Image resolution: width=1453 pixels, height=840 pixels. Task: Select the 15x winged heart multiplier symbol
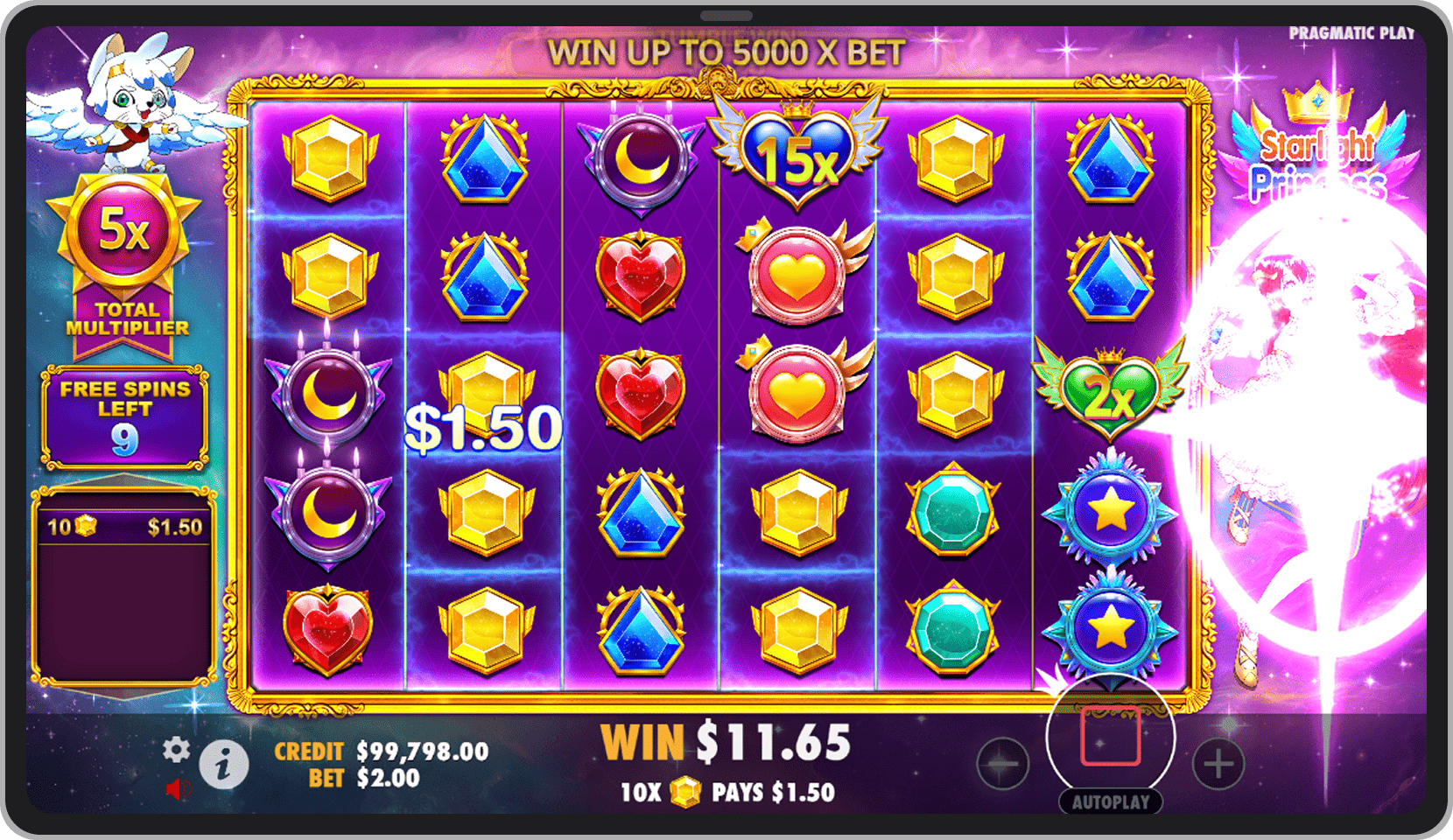pyautogui.click(x=795, y=157)
